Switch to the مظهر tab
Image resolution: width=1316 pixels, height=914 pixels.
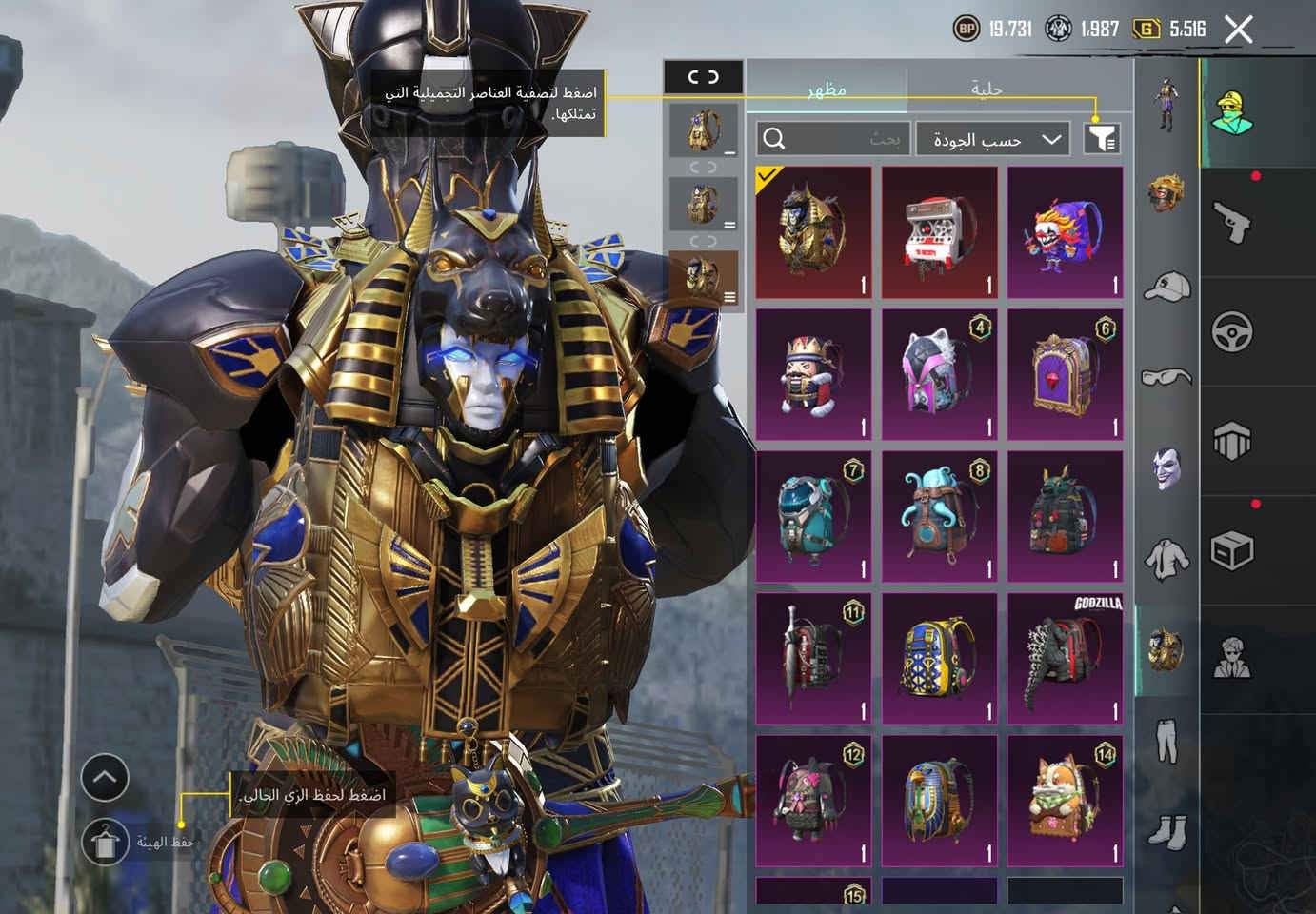click(826, 89)
